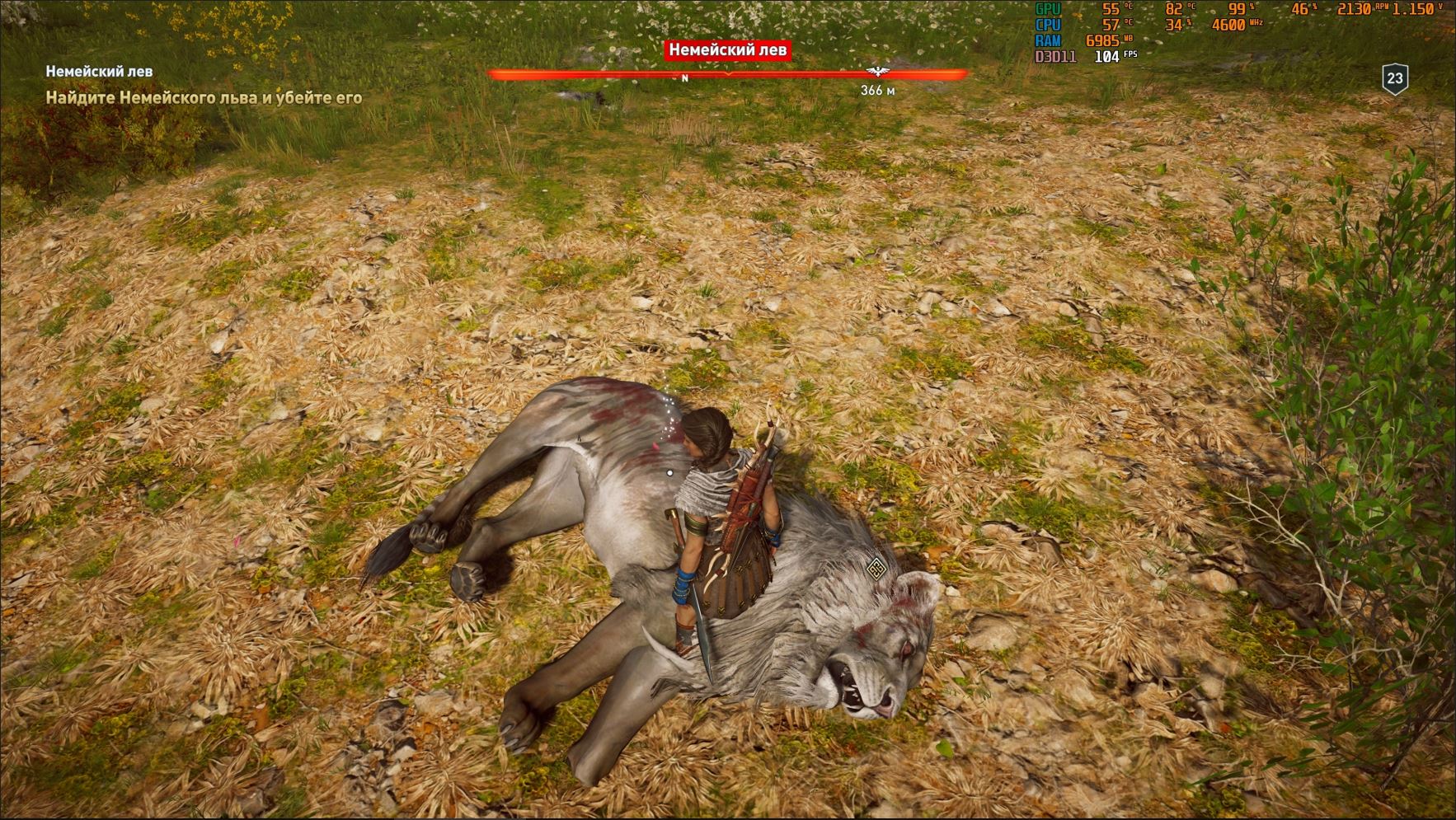Select the eagle marker on the compass

tap(876, 73)
